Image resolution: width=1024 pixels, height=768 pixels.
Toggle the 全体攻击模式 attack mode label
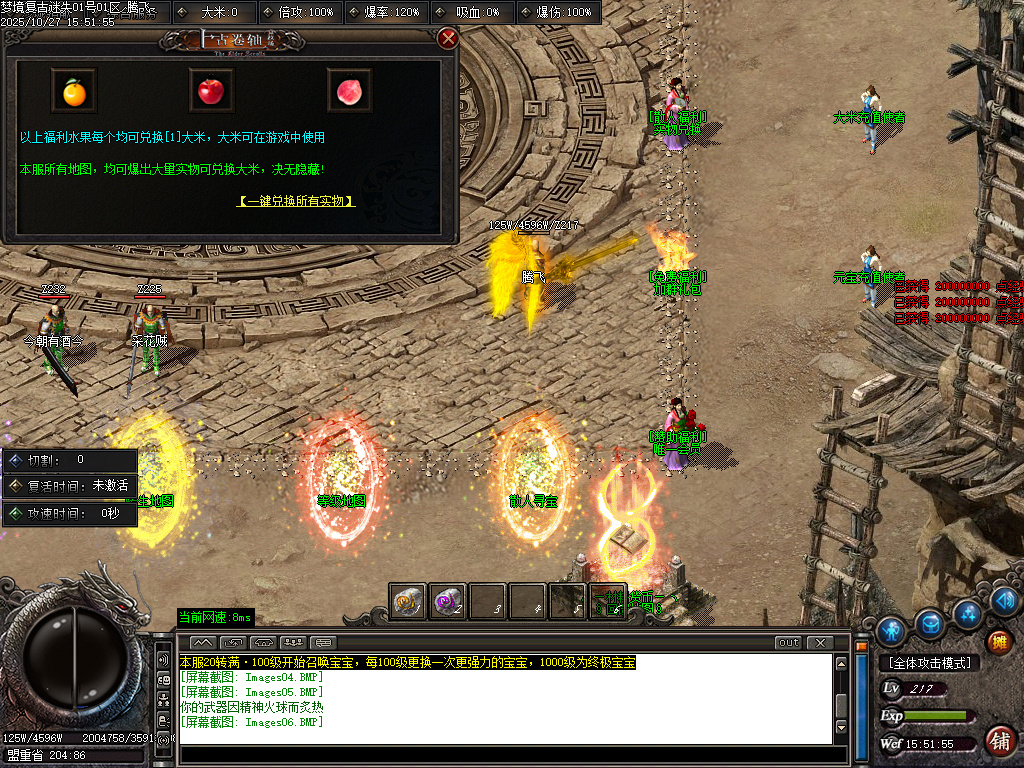pos(928,663)
